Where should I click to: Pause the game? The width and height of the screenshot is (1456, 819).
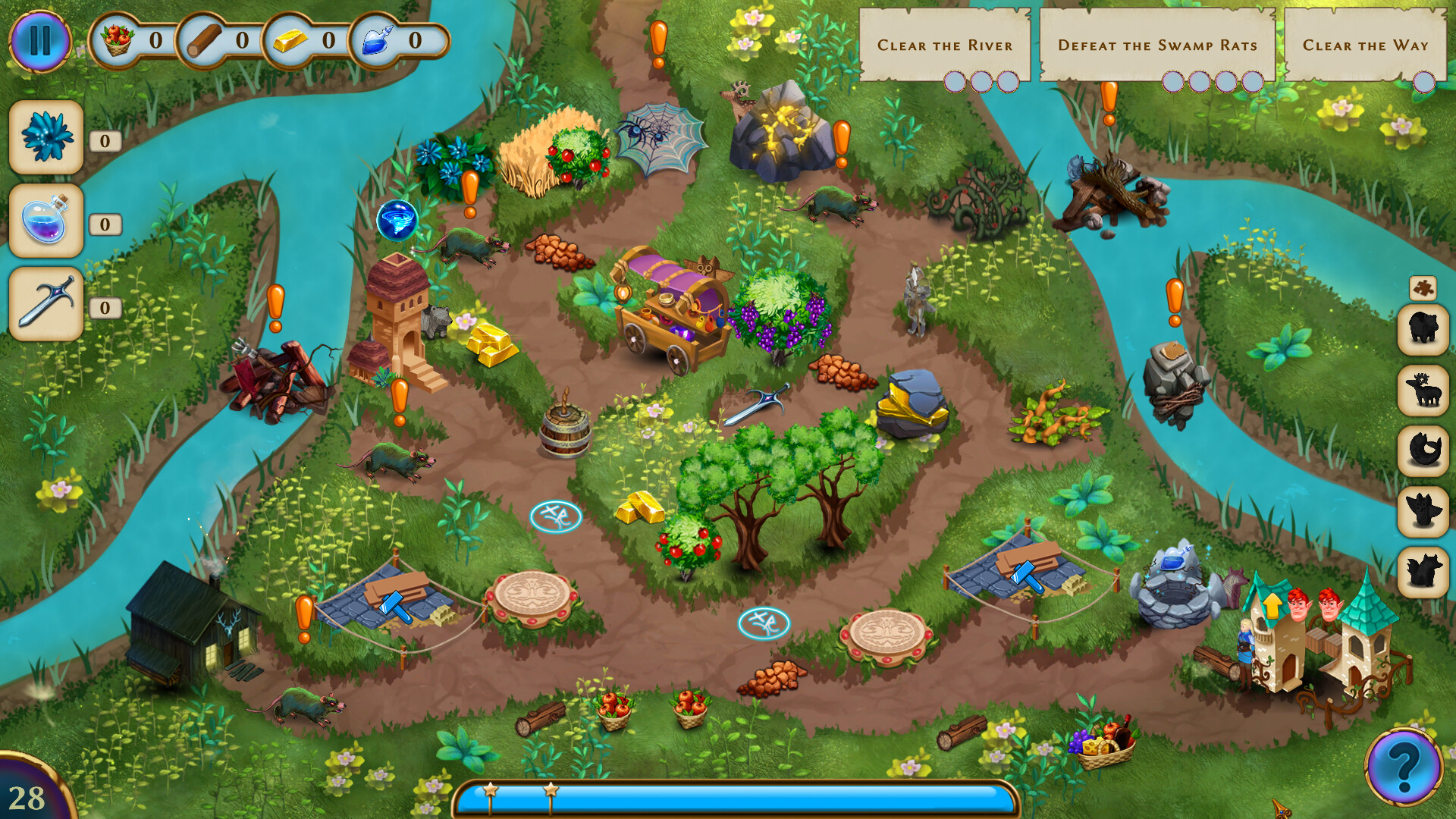click(42, 42)
